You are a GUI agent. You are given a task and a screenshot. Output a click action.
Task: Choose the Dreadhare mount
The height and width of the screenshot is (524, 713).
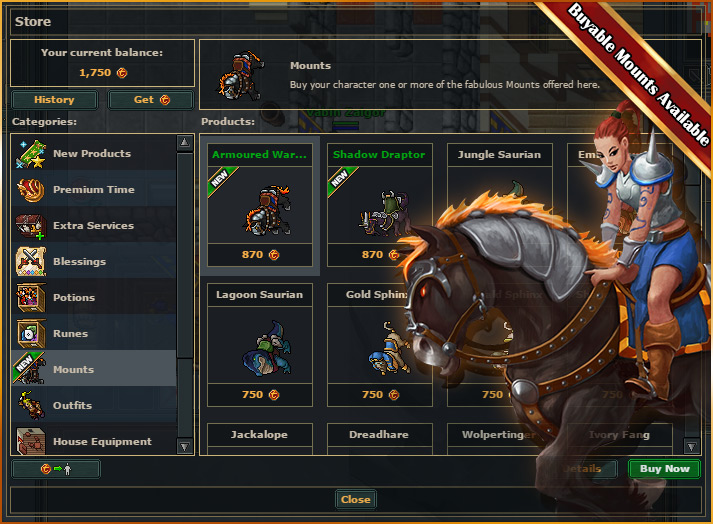pyautogui.click(x=380, y=436)
